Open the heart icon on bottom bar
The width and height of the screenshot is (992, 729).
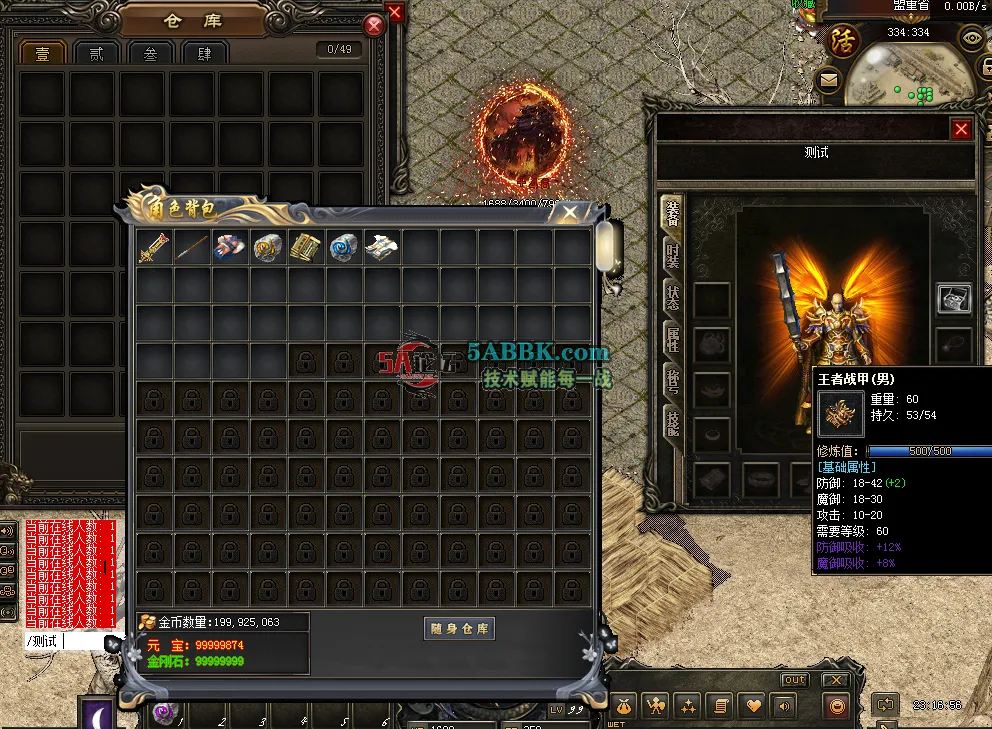click(x=750, y=706)
